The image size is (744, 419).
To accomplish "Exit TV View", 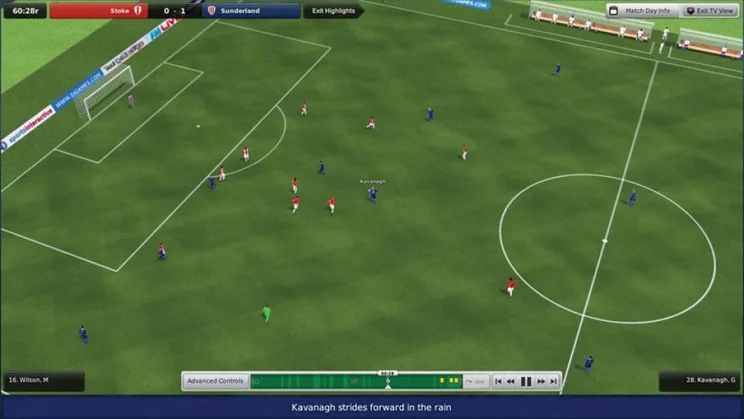I will click(x=710, y=11).
